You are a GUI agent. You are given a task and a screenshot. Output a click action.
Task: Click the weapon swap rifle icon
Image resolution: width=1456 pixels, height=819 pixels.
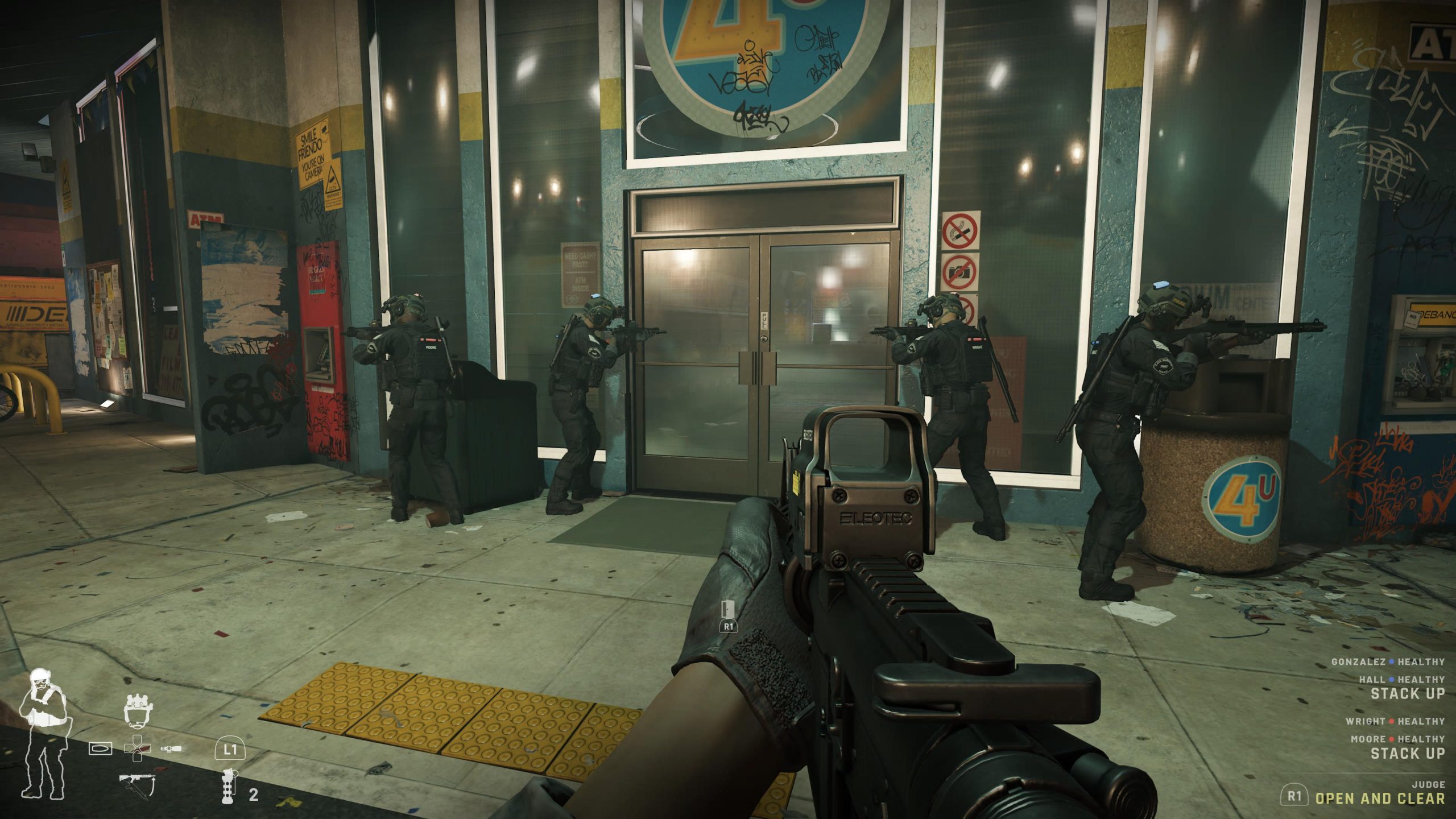(x=137, y=785)
